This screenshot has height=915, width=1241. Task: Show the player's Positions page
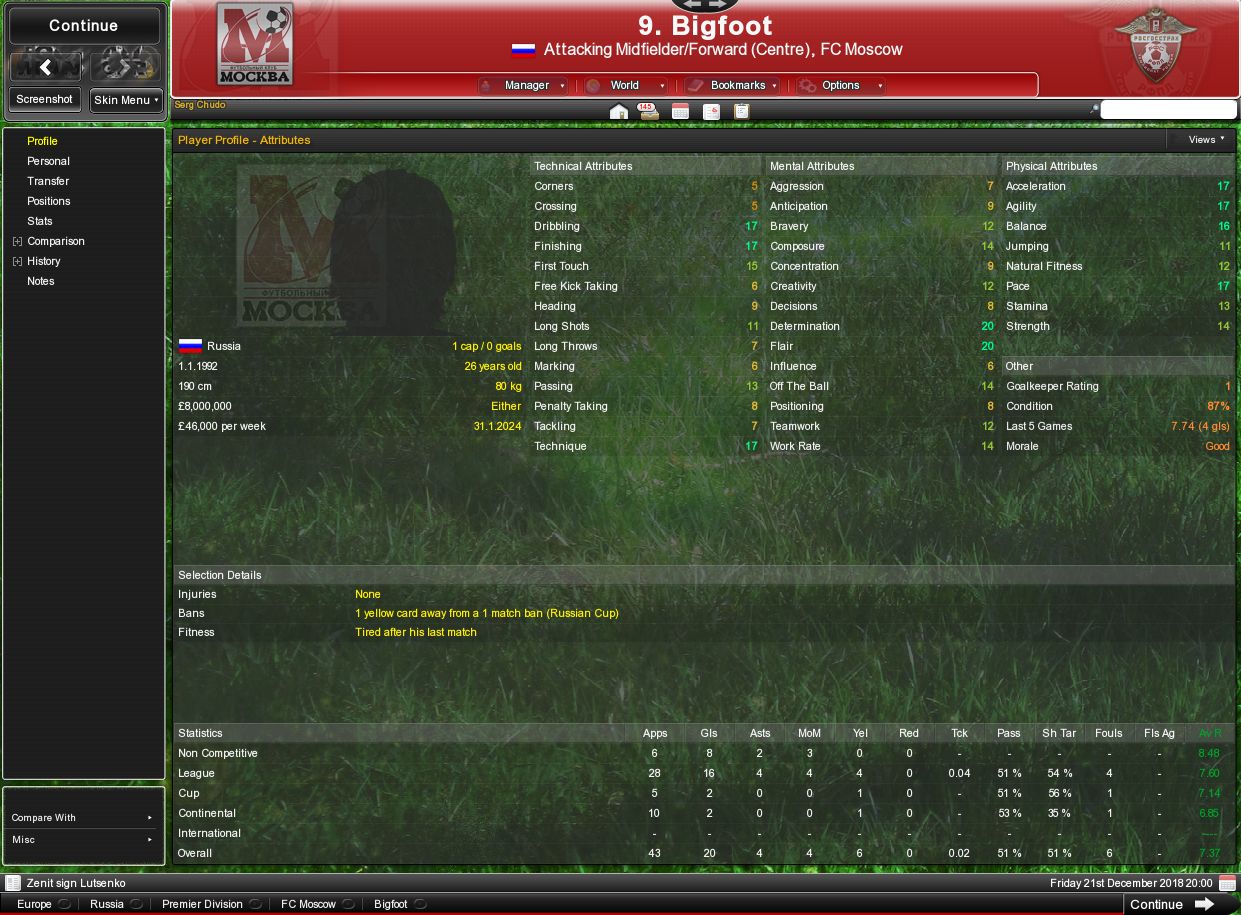pyautogui.click(x=48, y=201)
